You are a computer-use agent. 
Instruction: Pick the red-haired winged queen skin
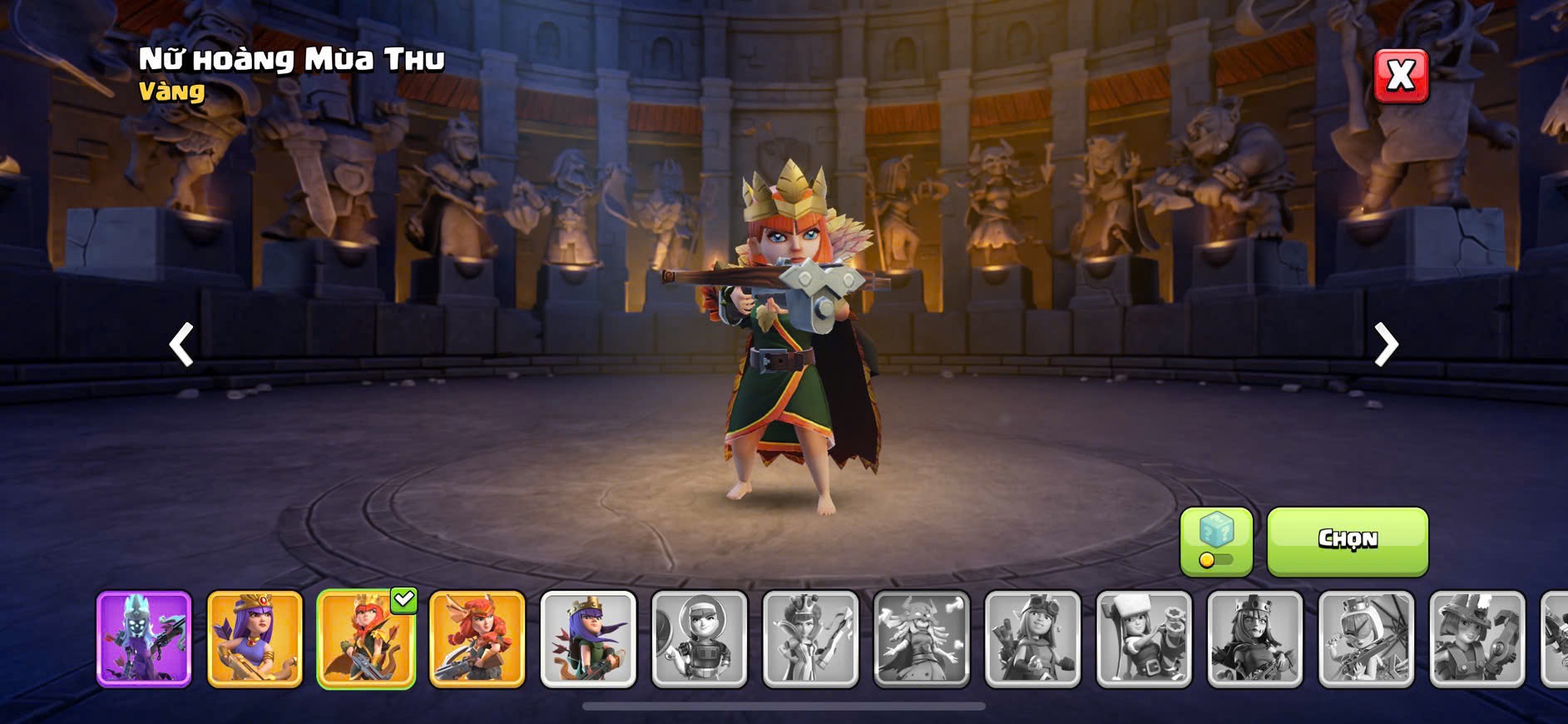(477, 639)
